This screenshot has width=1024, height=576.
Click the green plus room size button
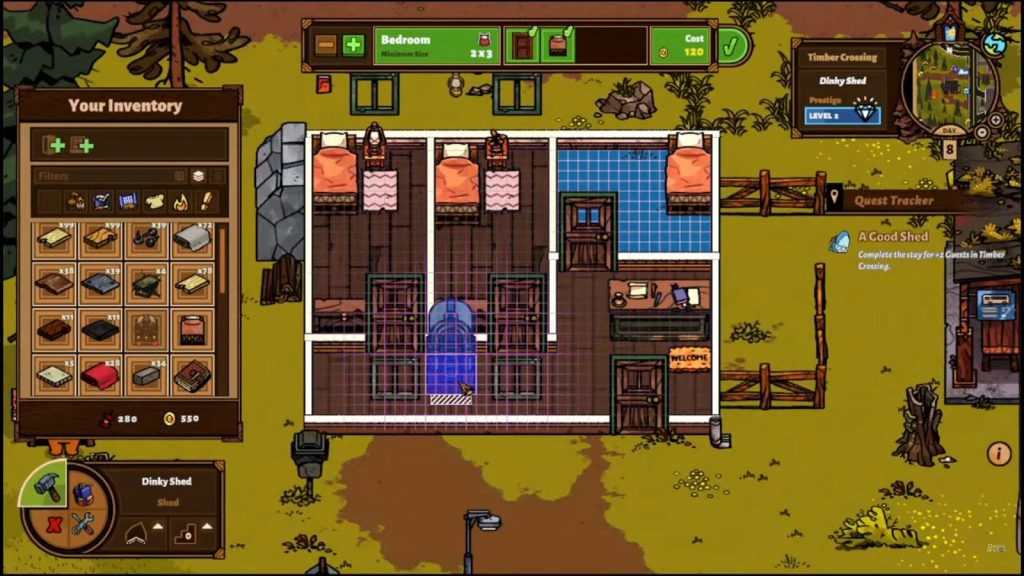353,45
